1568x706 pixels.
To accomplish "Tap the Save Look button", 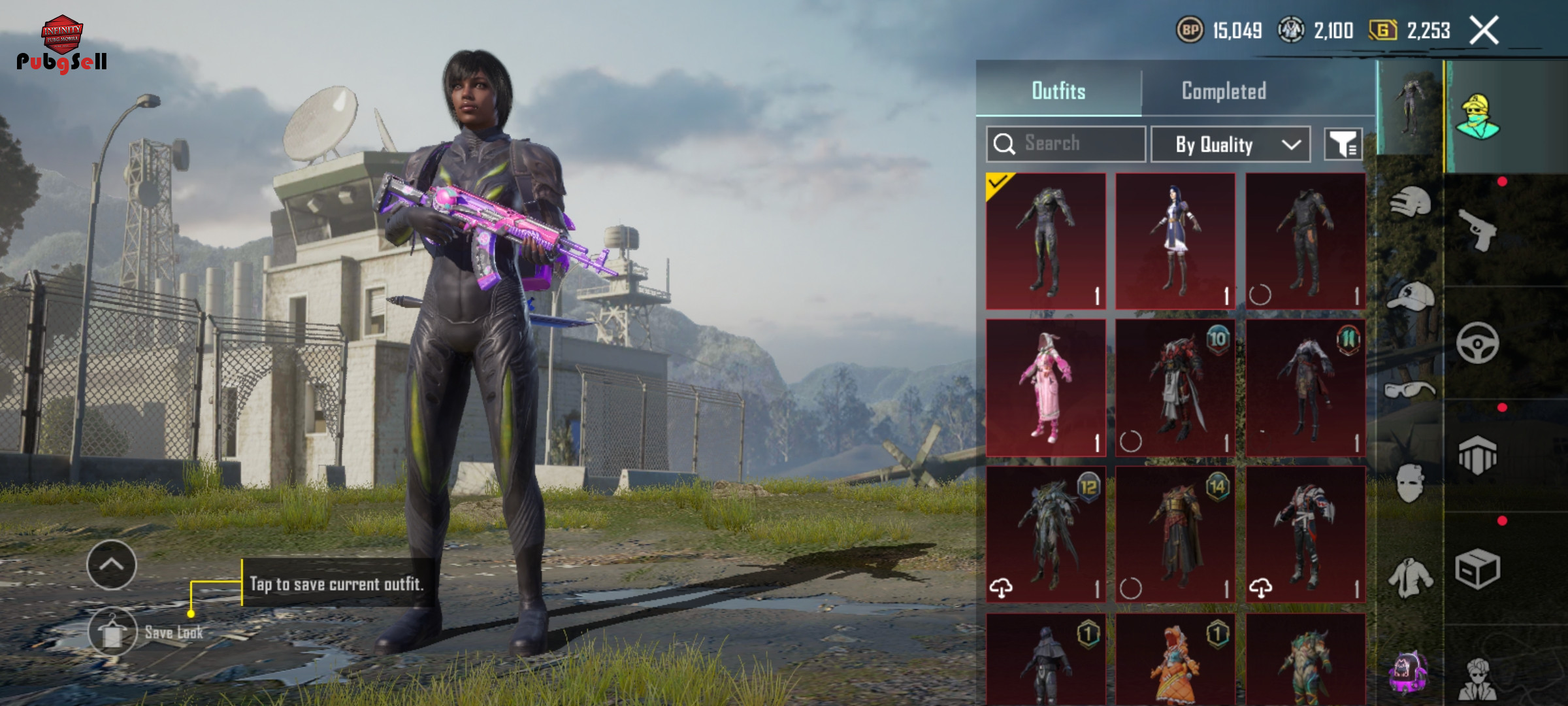I will [114, 632].
